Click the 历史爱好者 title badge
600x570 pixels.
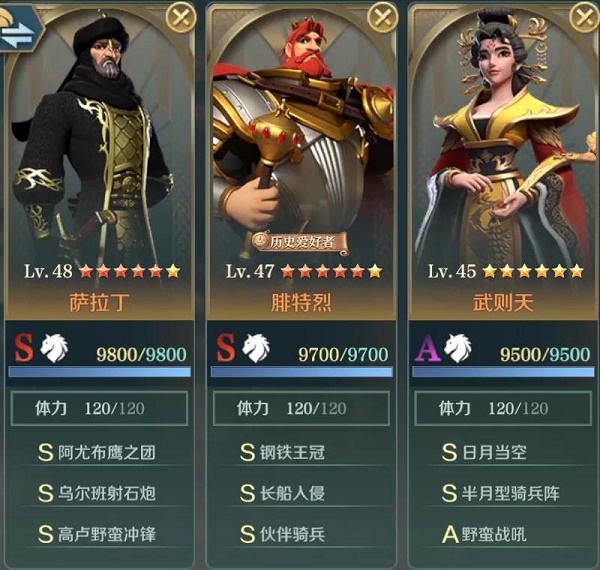coord(300,241)
